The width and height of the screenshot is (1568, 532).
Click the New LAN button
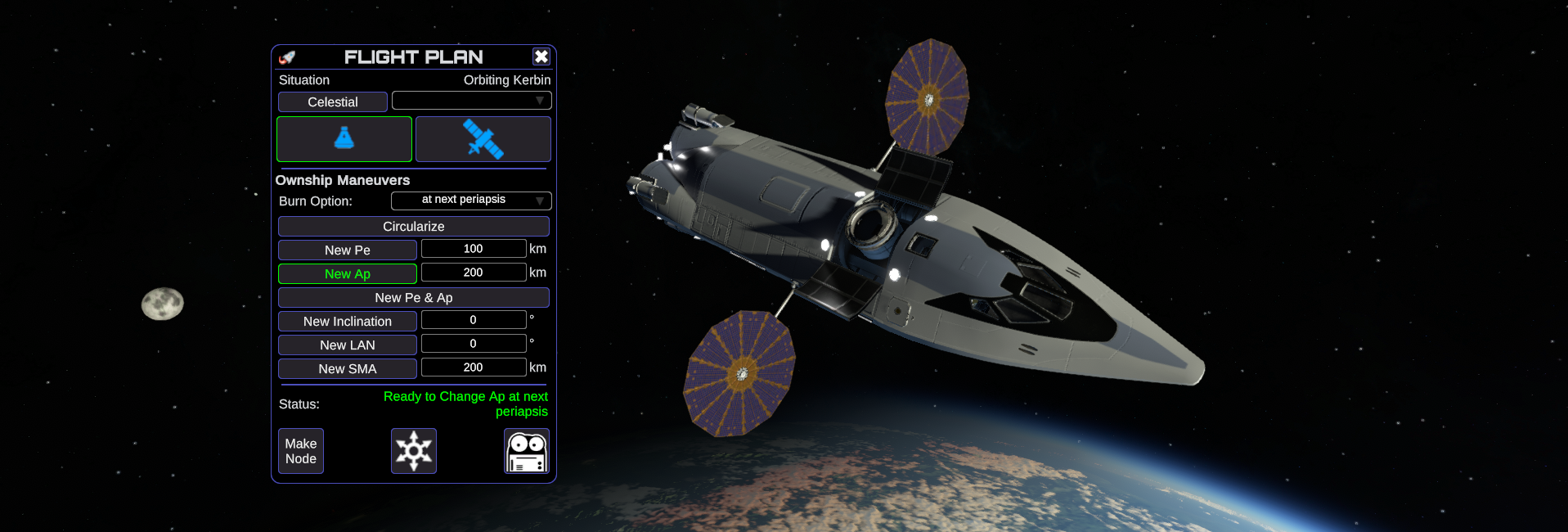pyautogui.click(x=347, y=345)
